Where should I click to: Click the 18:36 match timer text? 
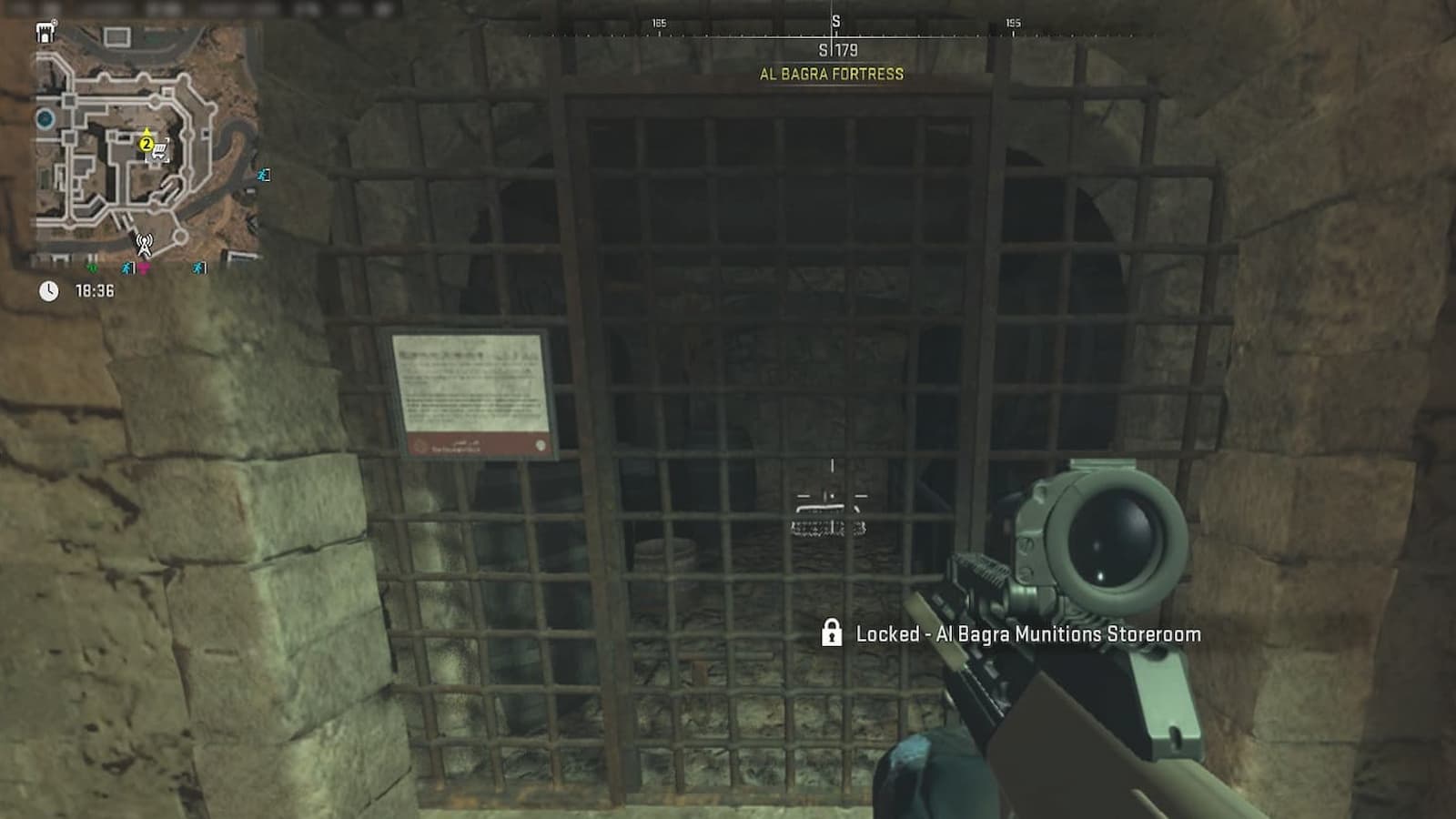pos(96,288)
